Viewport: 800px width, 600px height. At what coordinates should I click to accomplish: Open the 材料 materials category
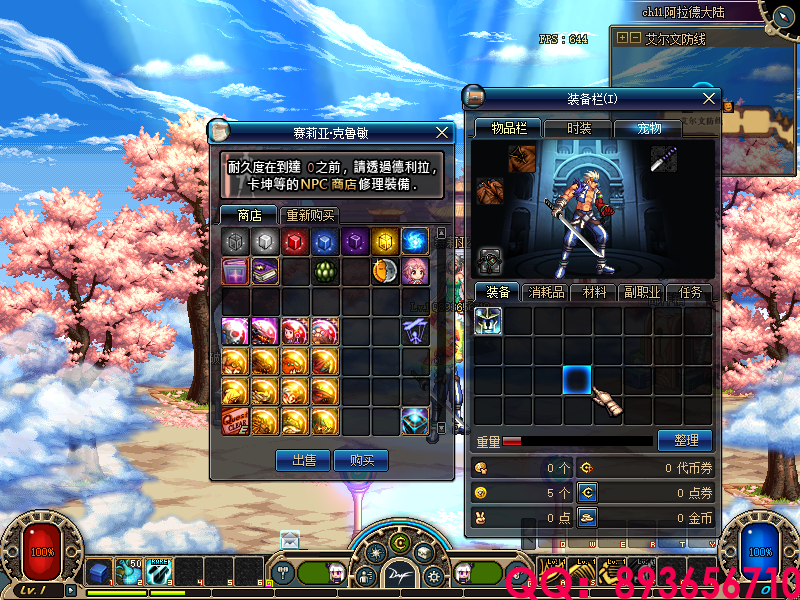pyautogui.click(x=596, y=293)
